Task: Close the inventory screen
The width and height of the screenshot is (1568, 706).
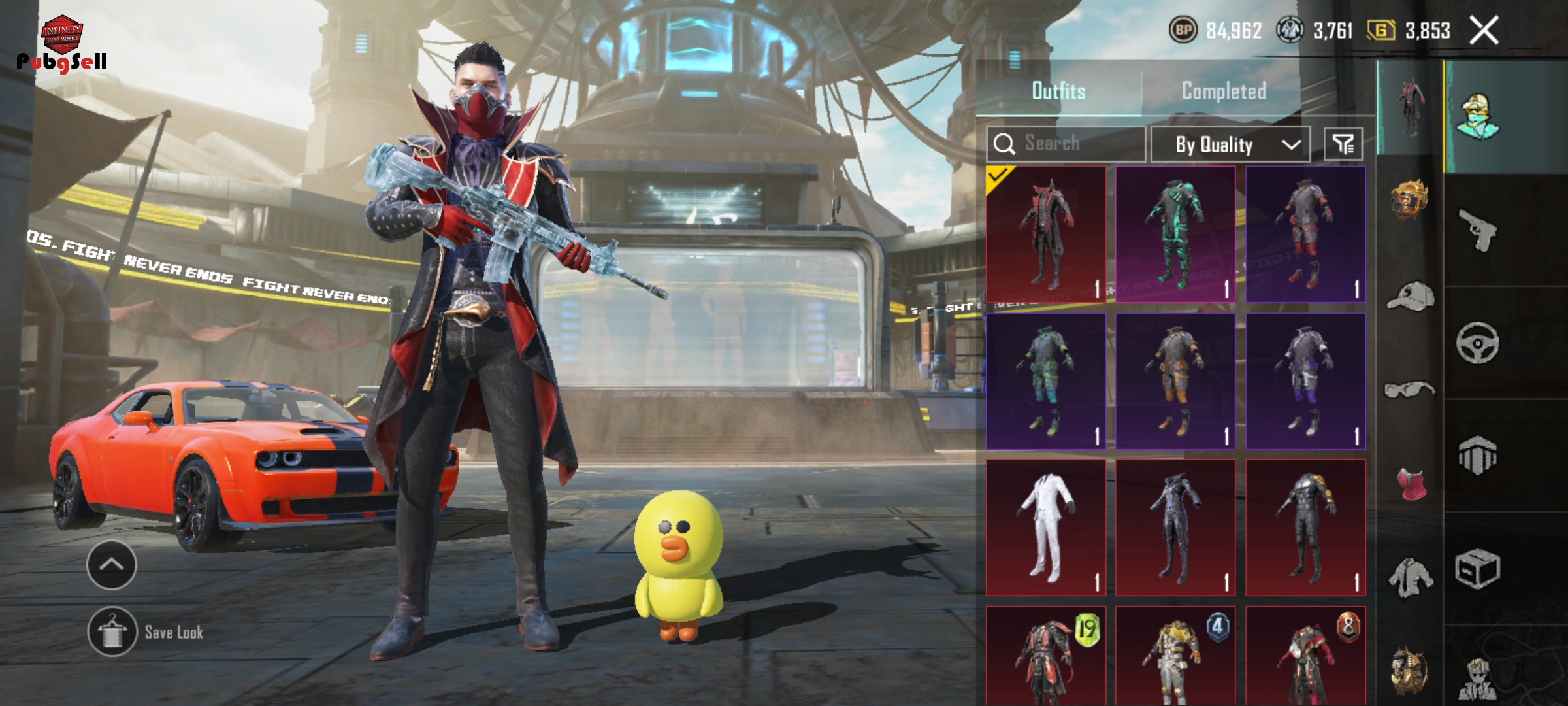Action: [1484, 31]
